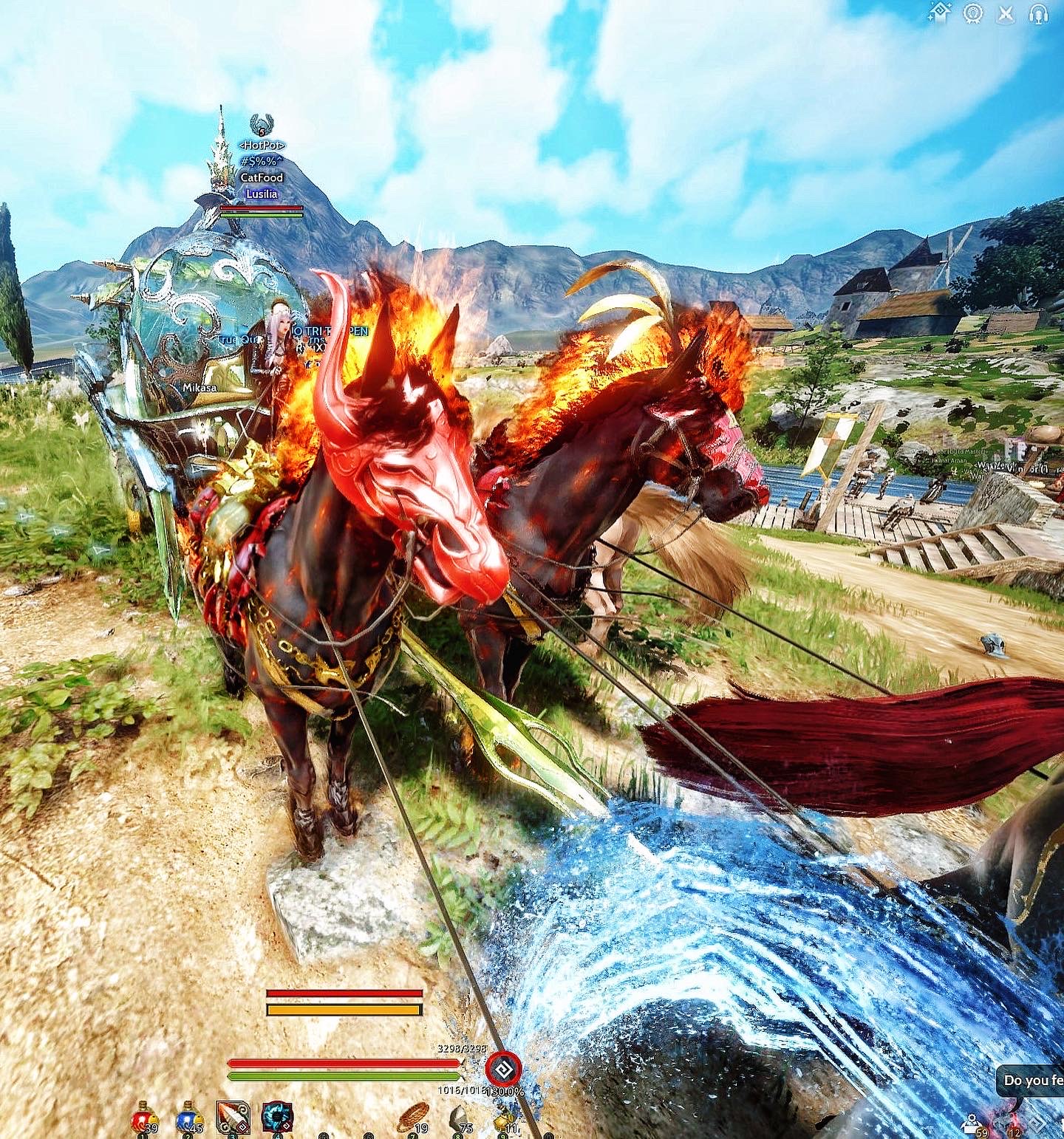Open the voice chat headset icon
Viewport: 1064px width, 1139px height.
coord(1037,13)
